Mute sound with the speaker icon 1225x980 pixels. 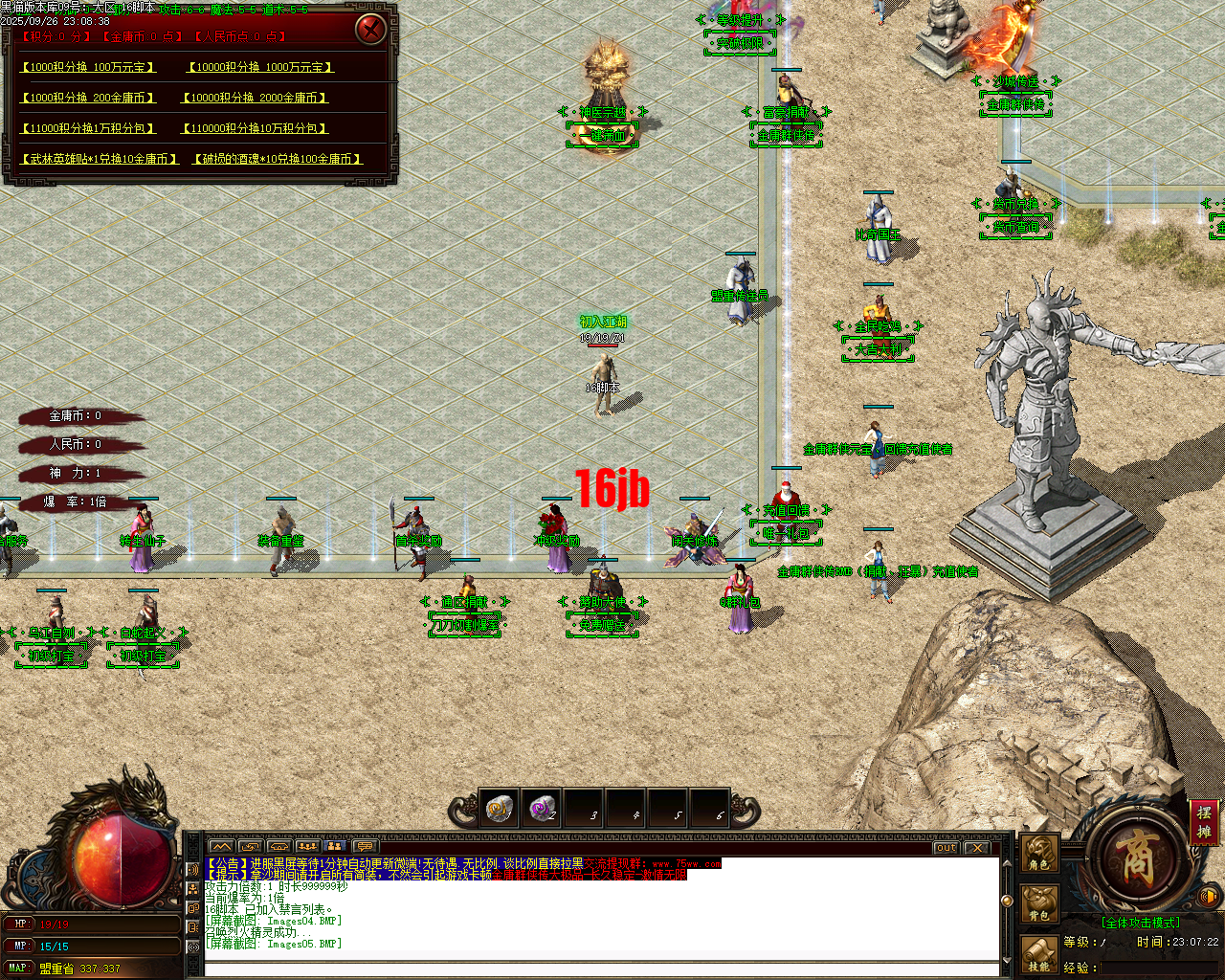(1209, 897)
